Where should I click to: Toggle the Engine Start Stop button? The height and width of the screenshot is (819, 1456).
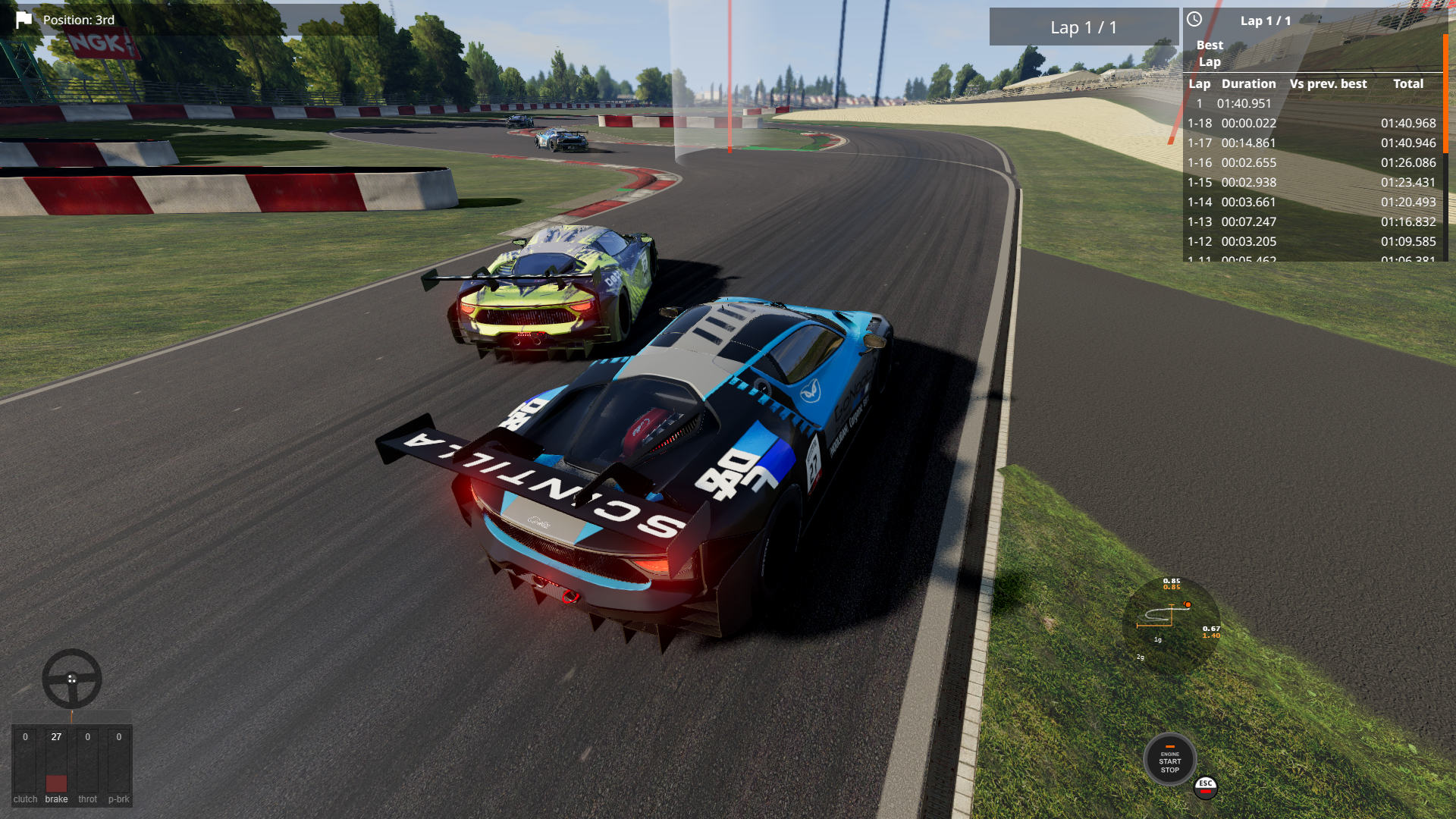click(1169, 761)
